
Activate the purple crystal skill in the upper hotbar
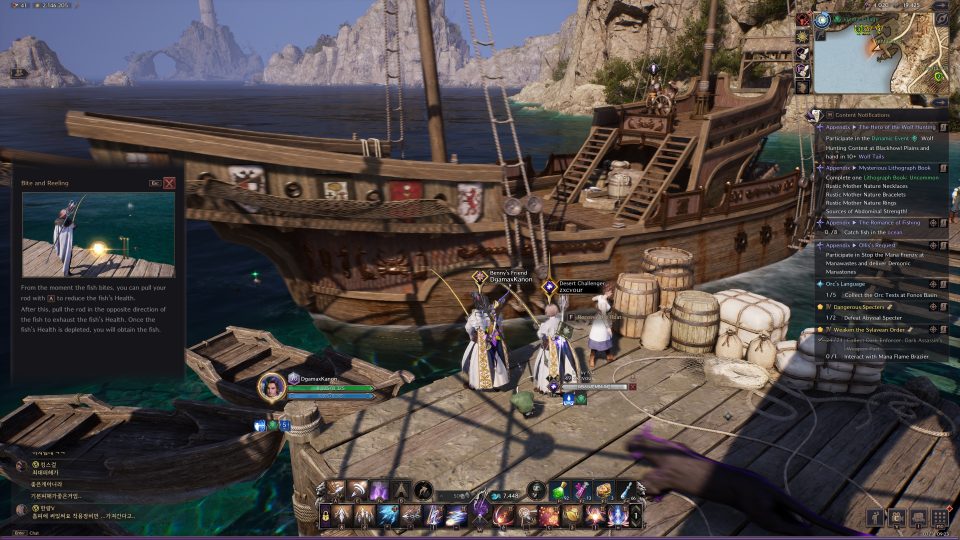pos(379,490)
